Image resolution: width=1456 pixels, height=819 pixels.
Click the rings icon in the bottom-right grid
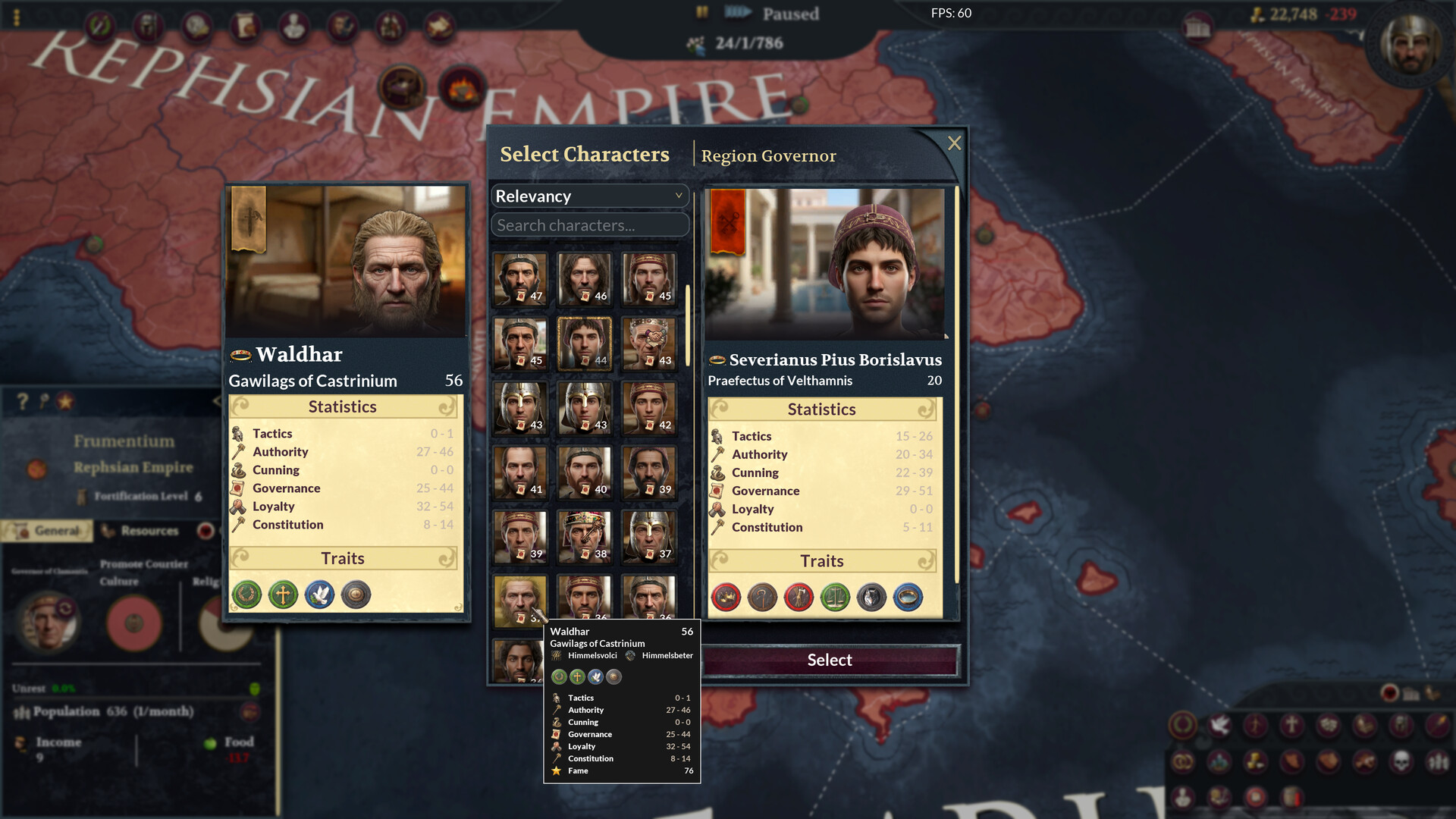tap(1184, 761)
